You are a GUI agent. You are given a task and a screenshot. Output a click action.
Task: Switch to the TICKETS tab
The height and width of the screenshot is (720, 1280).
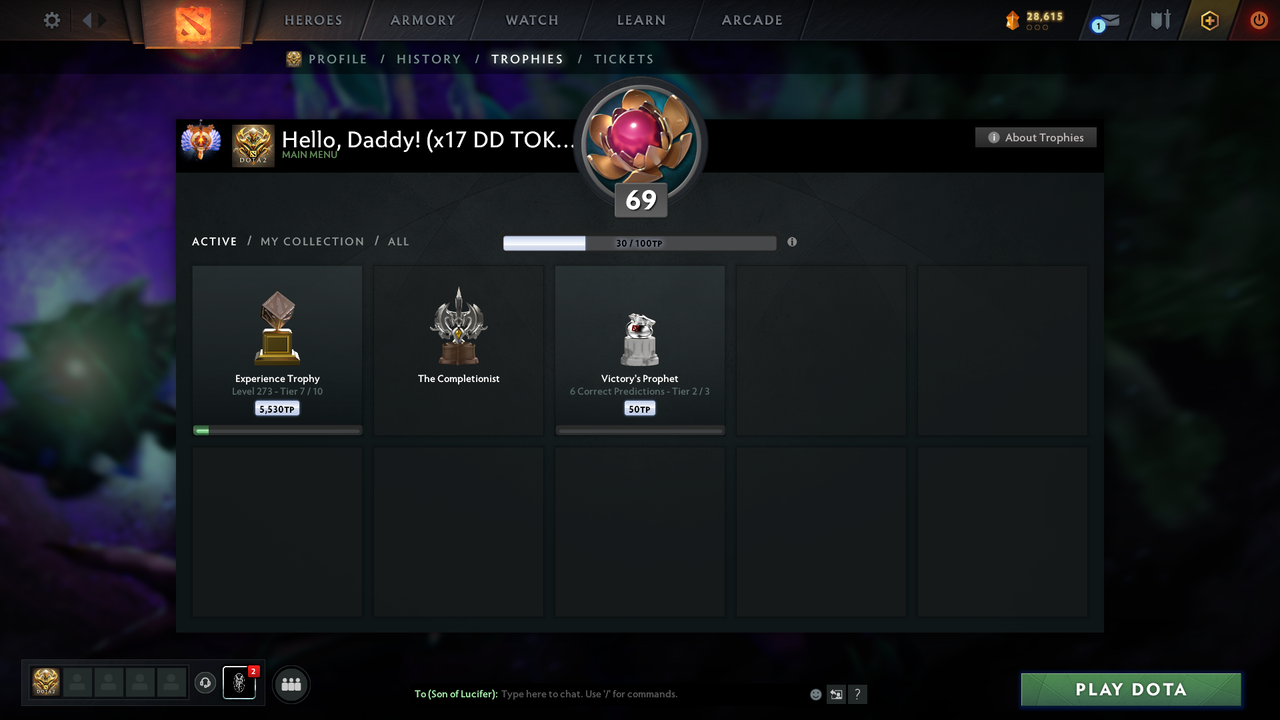point(624,59)
